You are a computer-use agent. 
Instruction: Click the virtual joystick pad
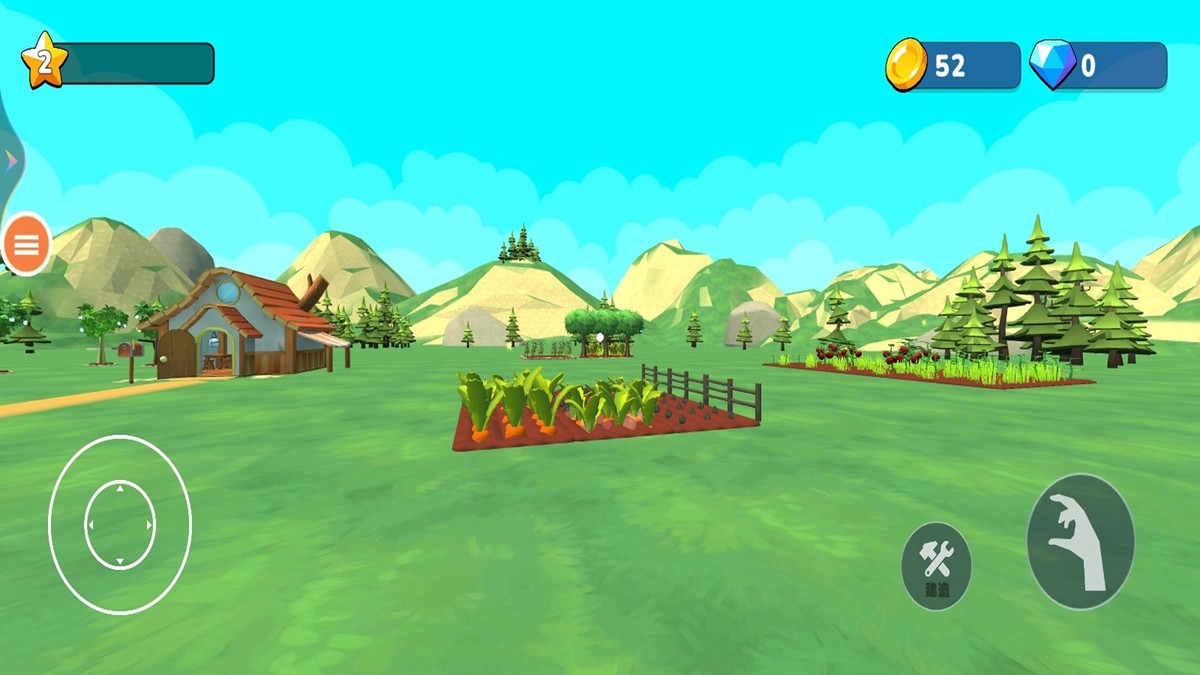pos(119,525)
